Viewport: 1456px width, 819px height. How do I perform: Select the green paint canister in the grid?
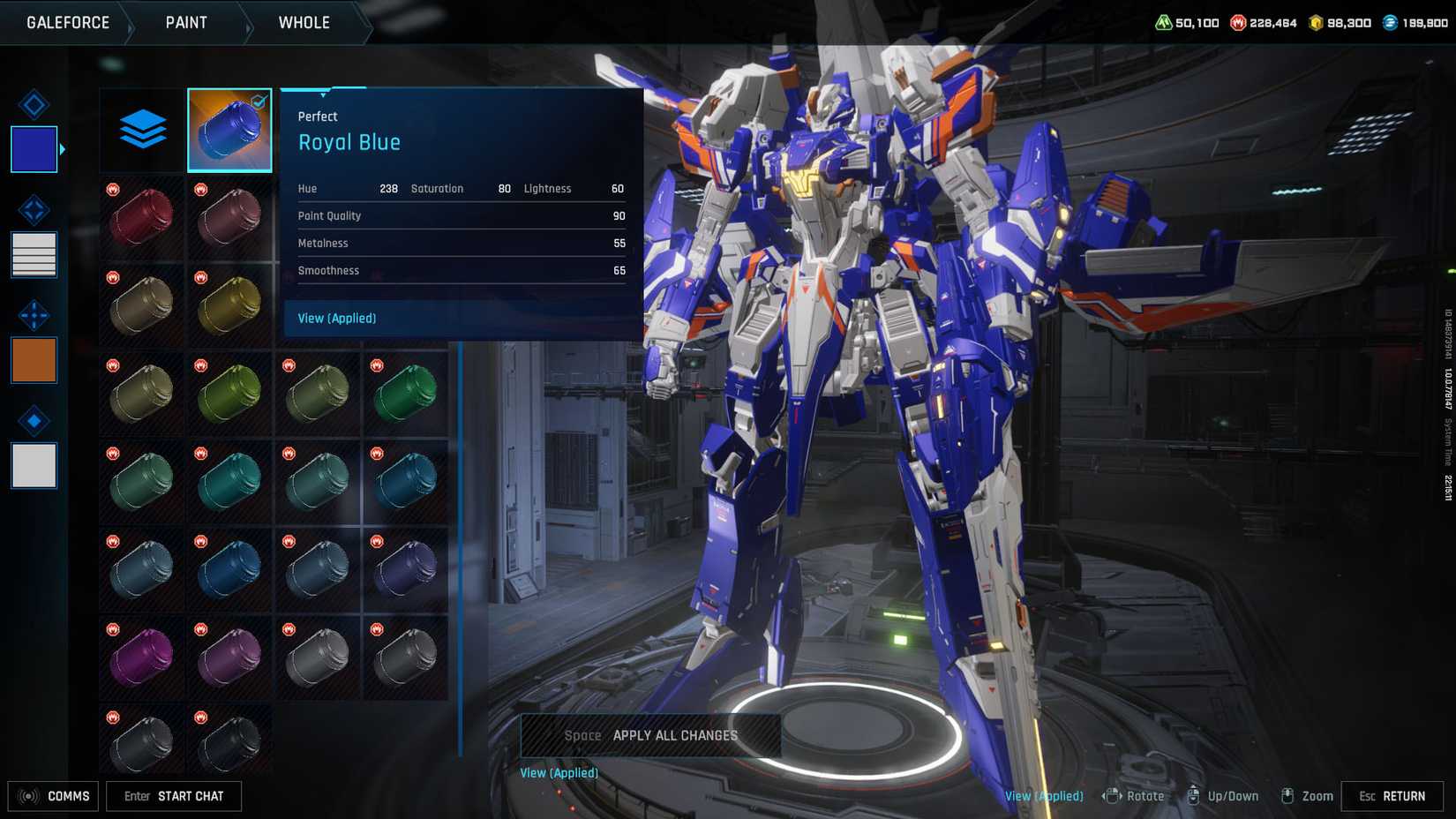pos(406,393)
